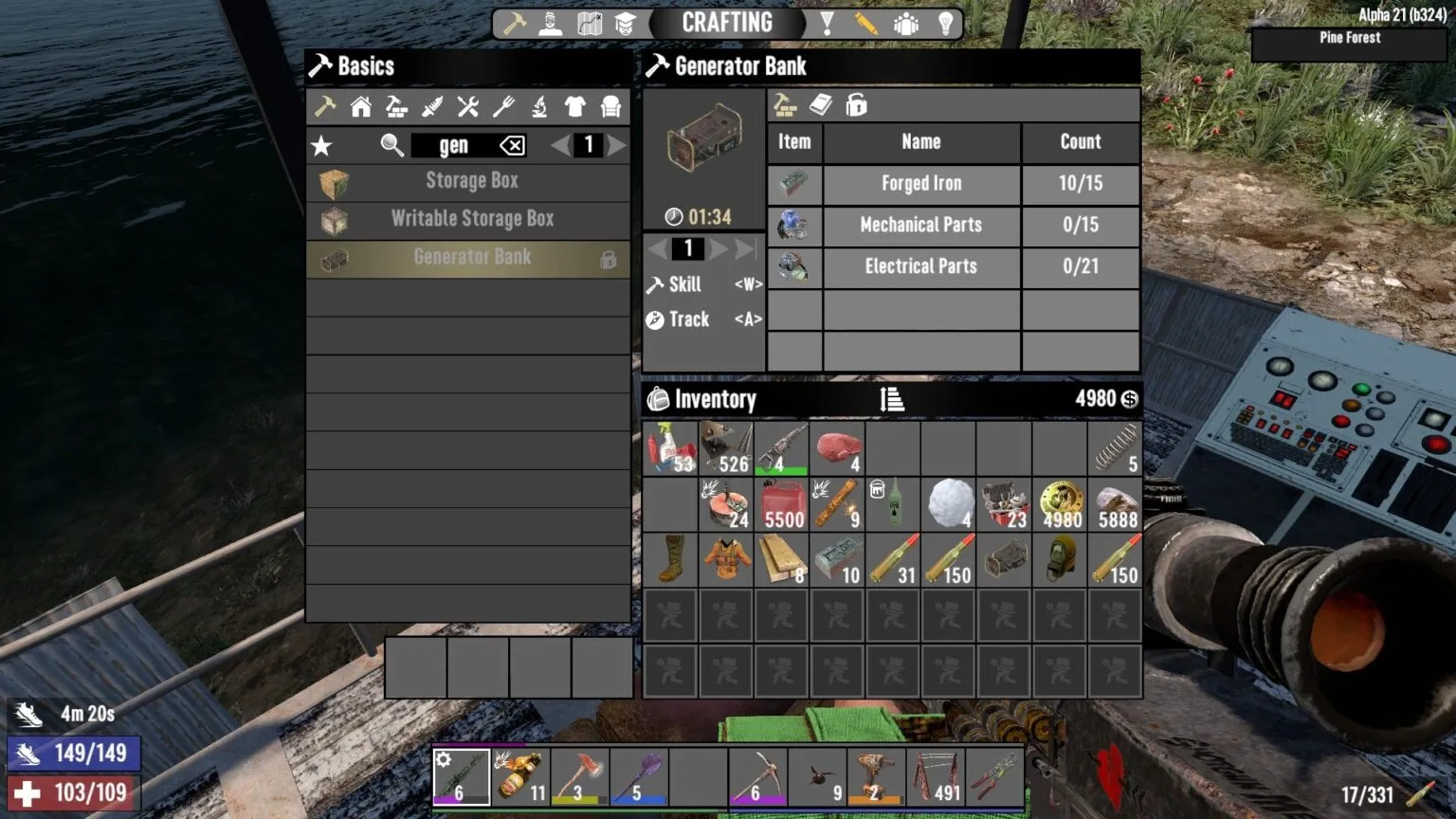Select the tools category wrench icon
The width and height of the screenshot is (1456, 819).
(467, 107)
